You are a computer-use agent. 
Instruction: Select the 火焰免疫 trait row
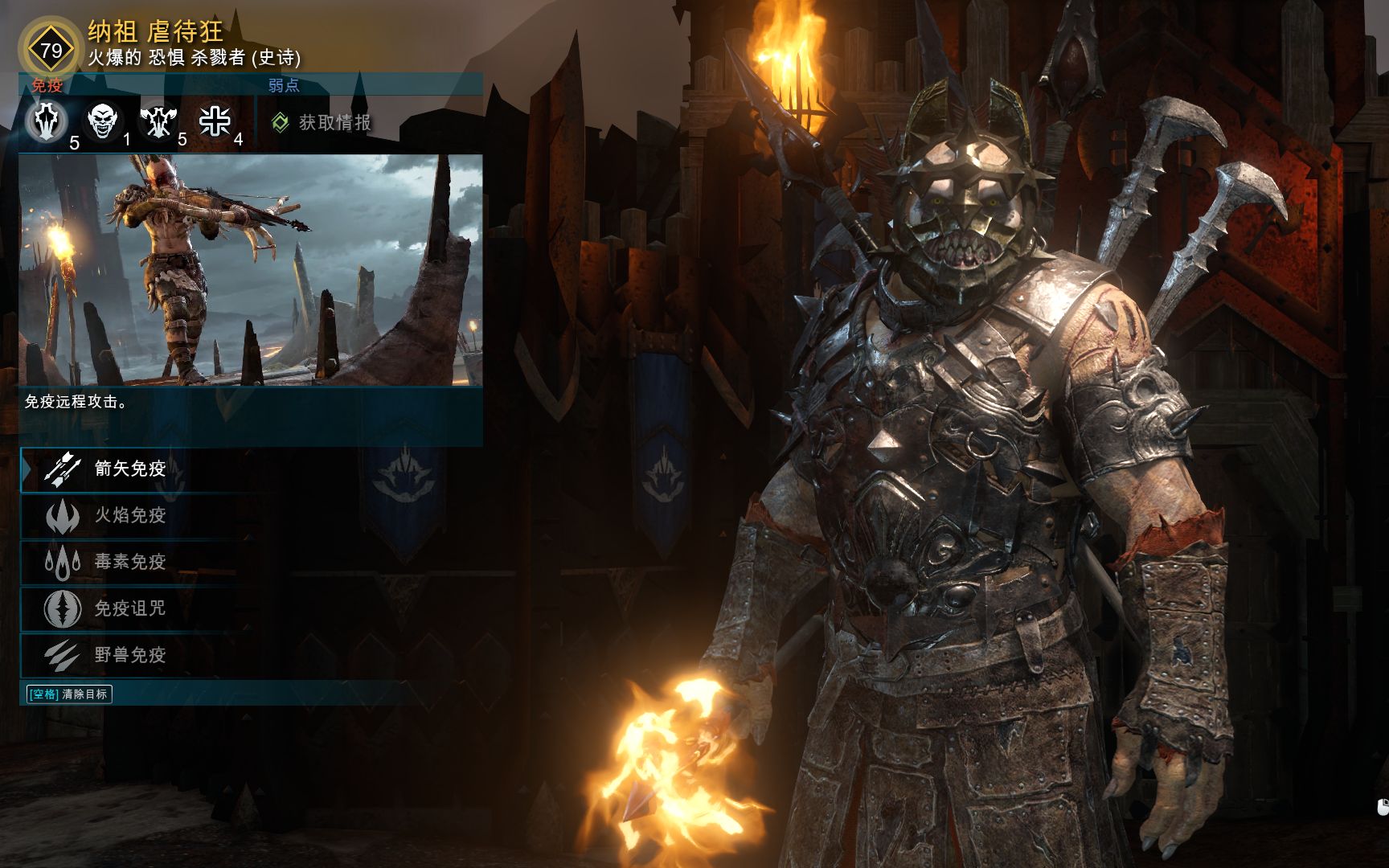point(129,515)
